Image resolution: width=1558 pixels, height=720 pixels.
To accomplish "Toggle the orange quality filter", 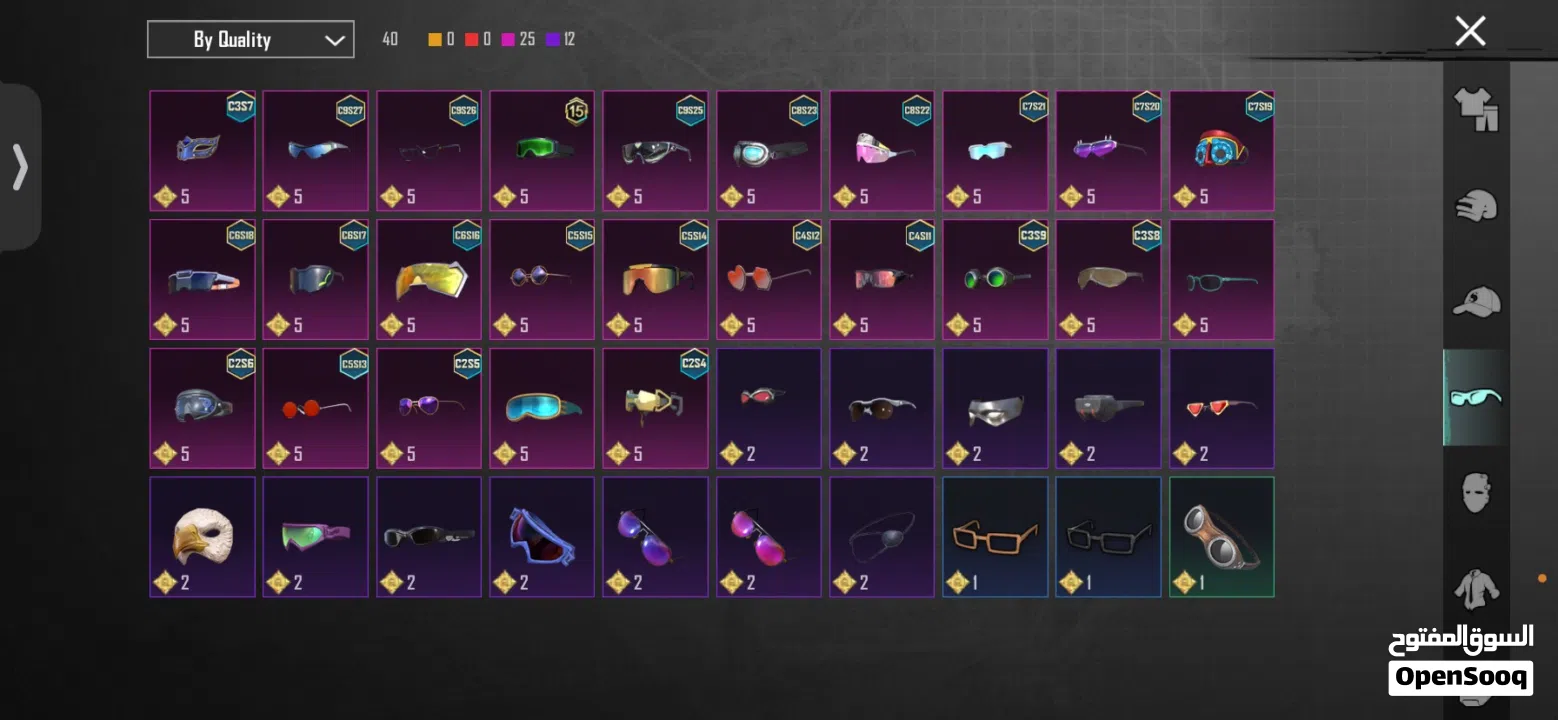I will point(433,40).
